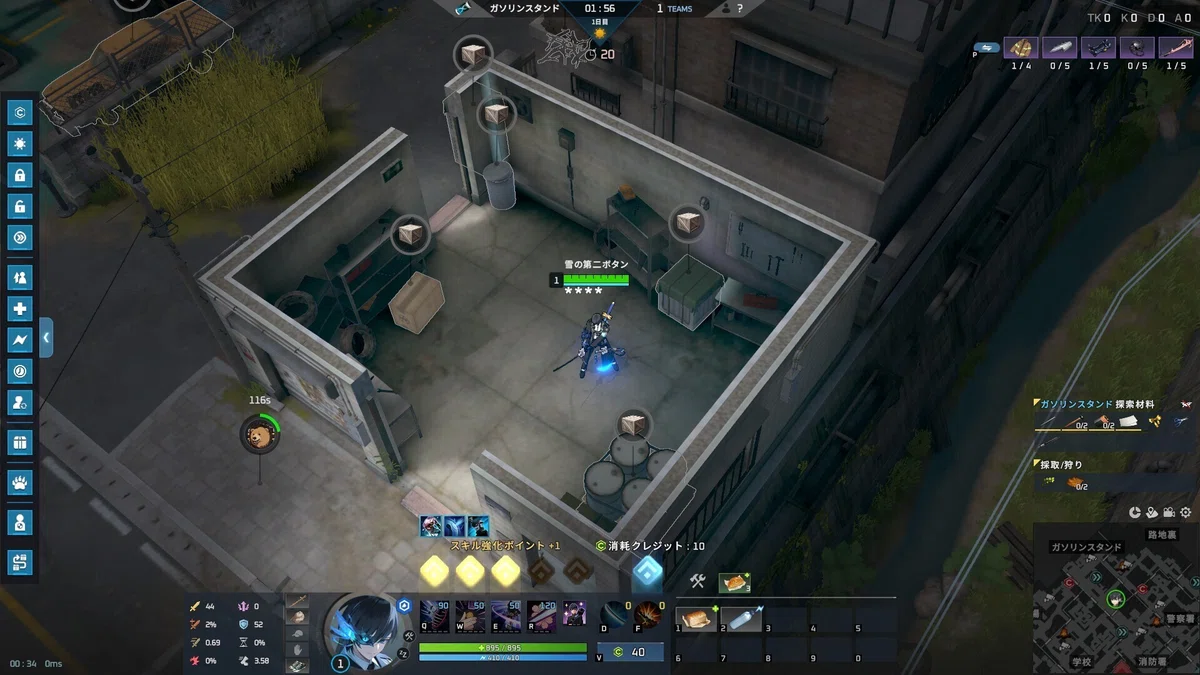Open the gift box sidebar button
Image resolution: width=1200 pixels, height=675 pixels.
point(20,442)
